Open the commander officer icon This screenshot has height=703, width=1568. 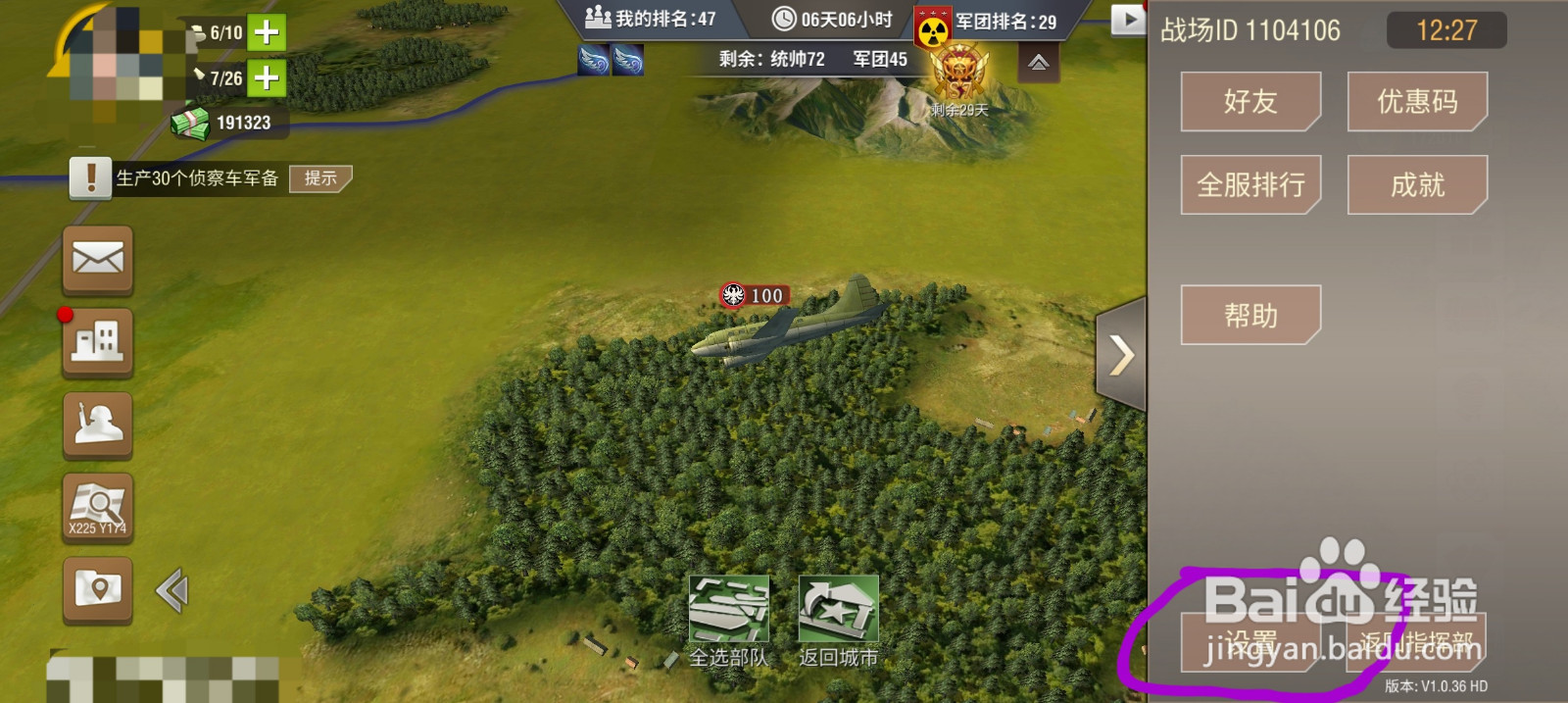point(98,425)
